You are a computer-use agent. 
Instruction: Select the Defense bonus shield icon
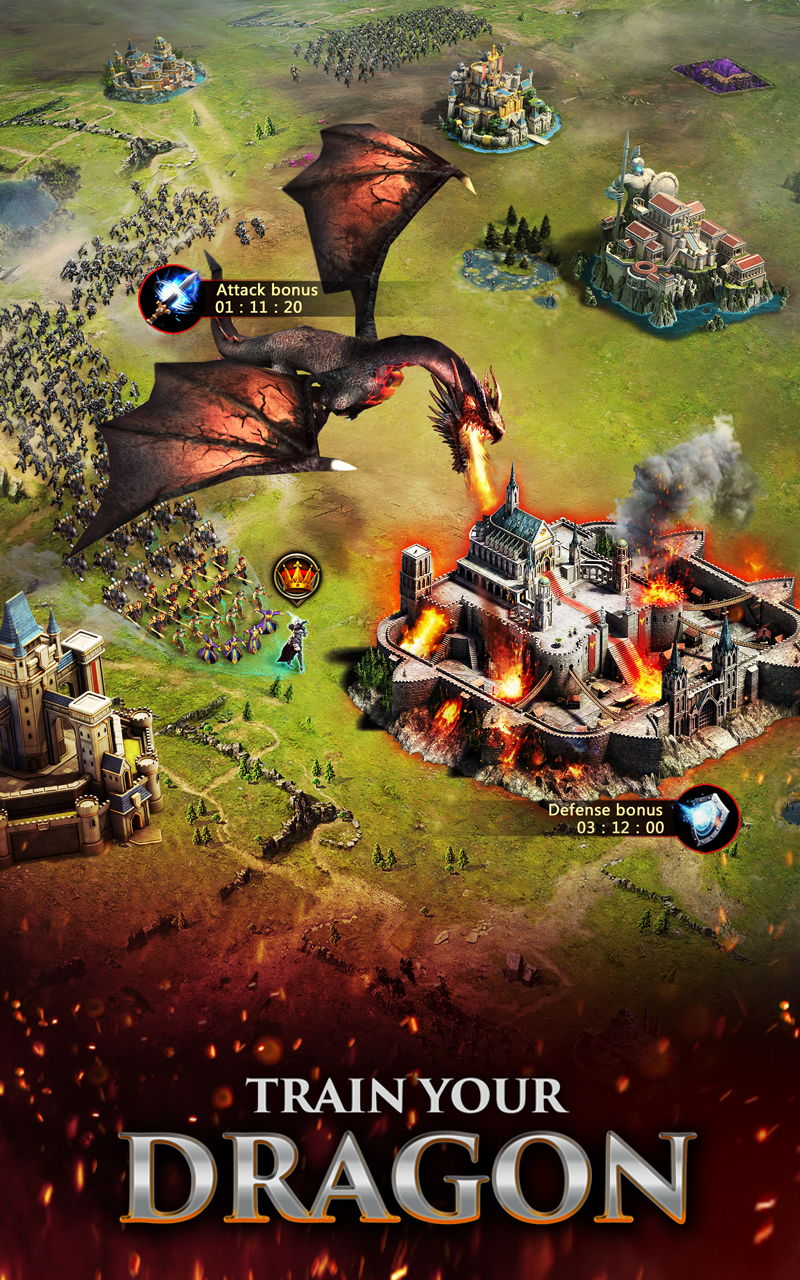[x=706, y=819]
